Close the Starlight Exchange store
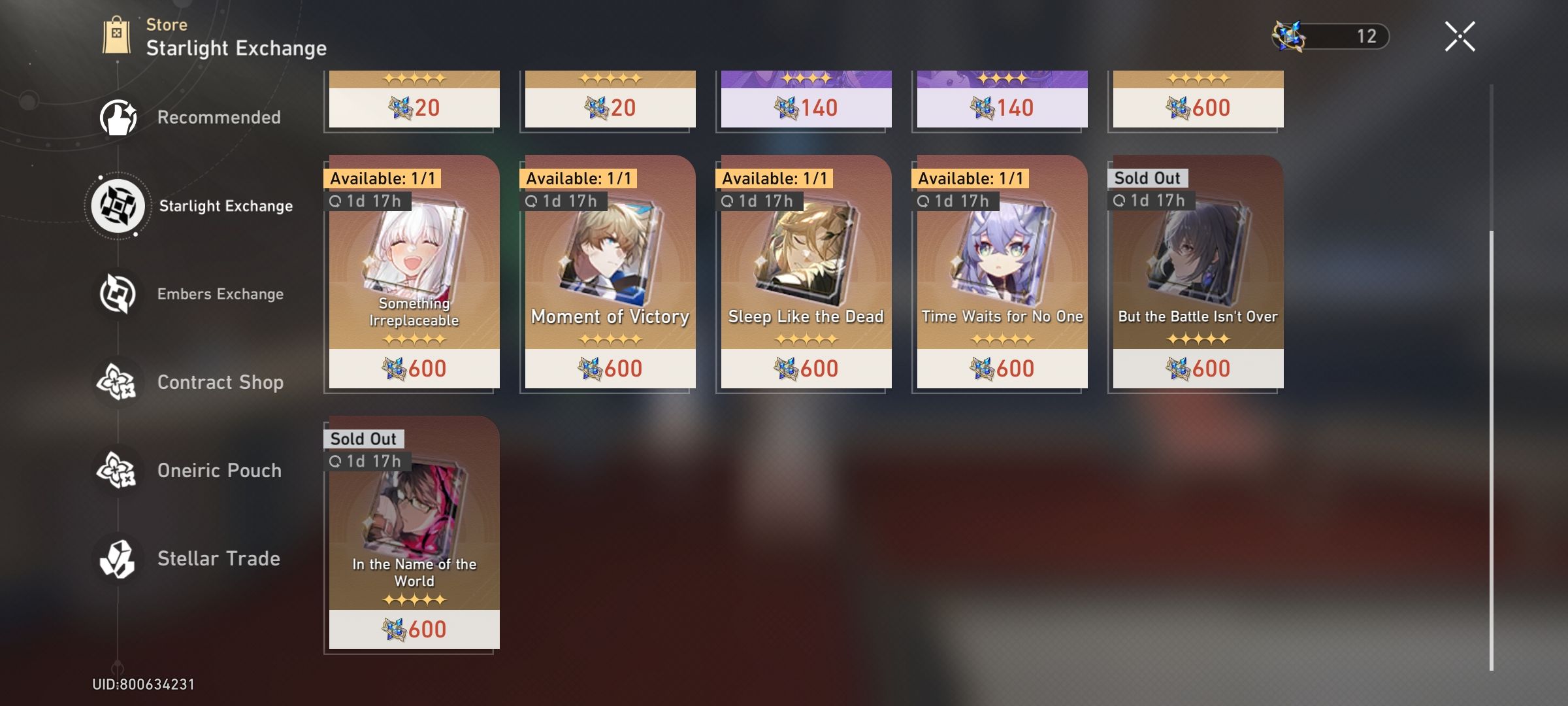Image resolution: width=1568 pixels, height=706 pixels. tap(1460, 36)
